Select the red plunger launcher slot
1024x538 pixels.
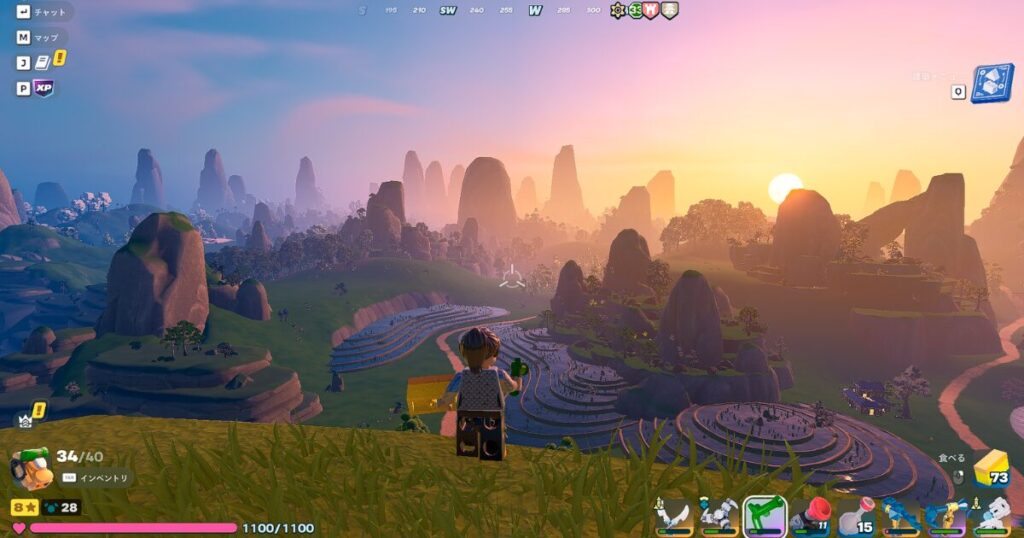[810, 515]
